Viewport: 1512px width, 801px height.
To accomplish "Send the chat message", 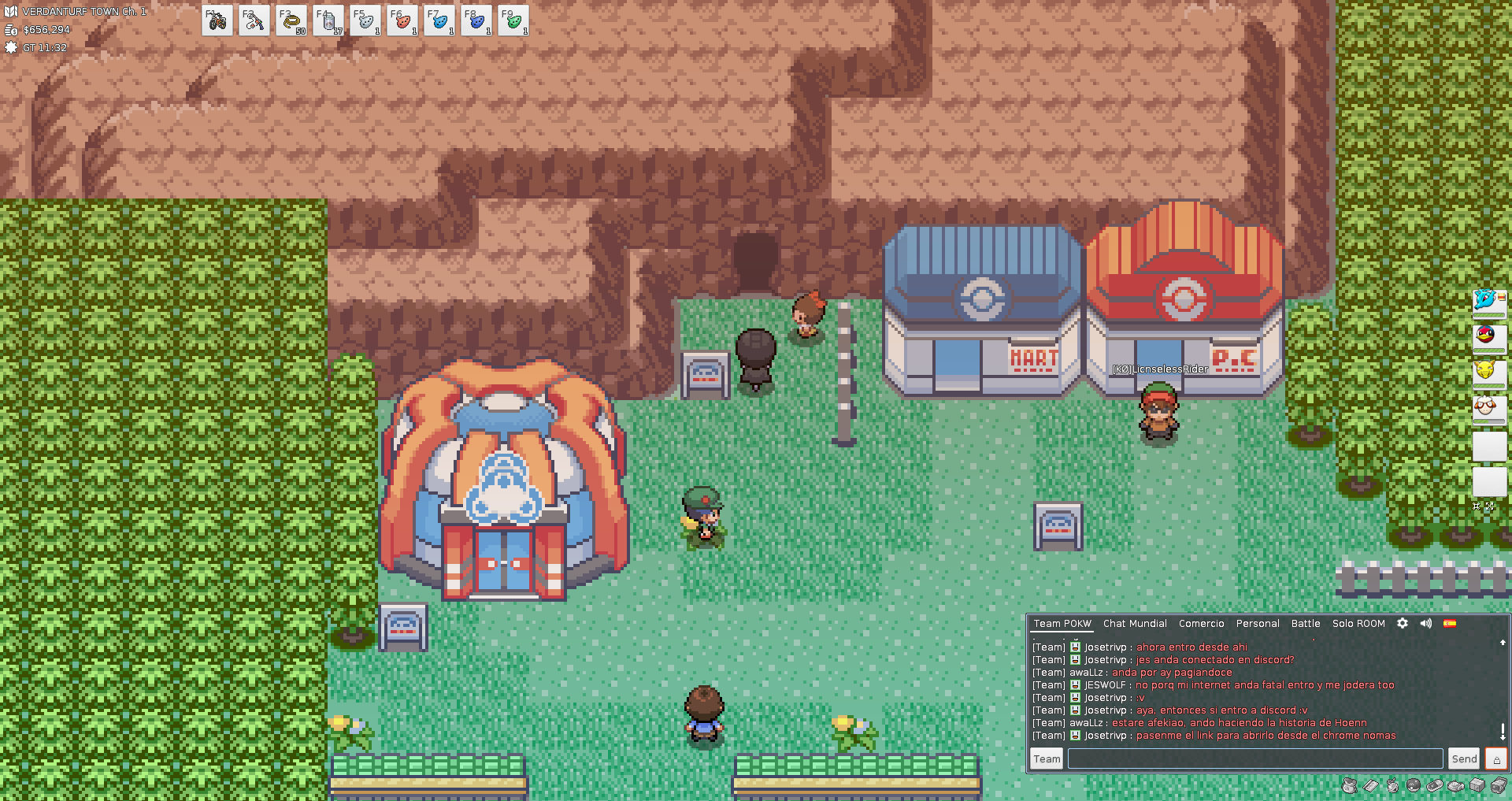I will pyautogui.click(x=1464, y=758).
